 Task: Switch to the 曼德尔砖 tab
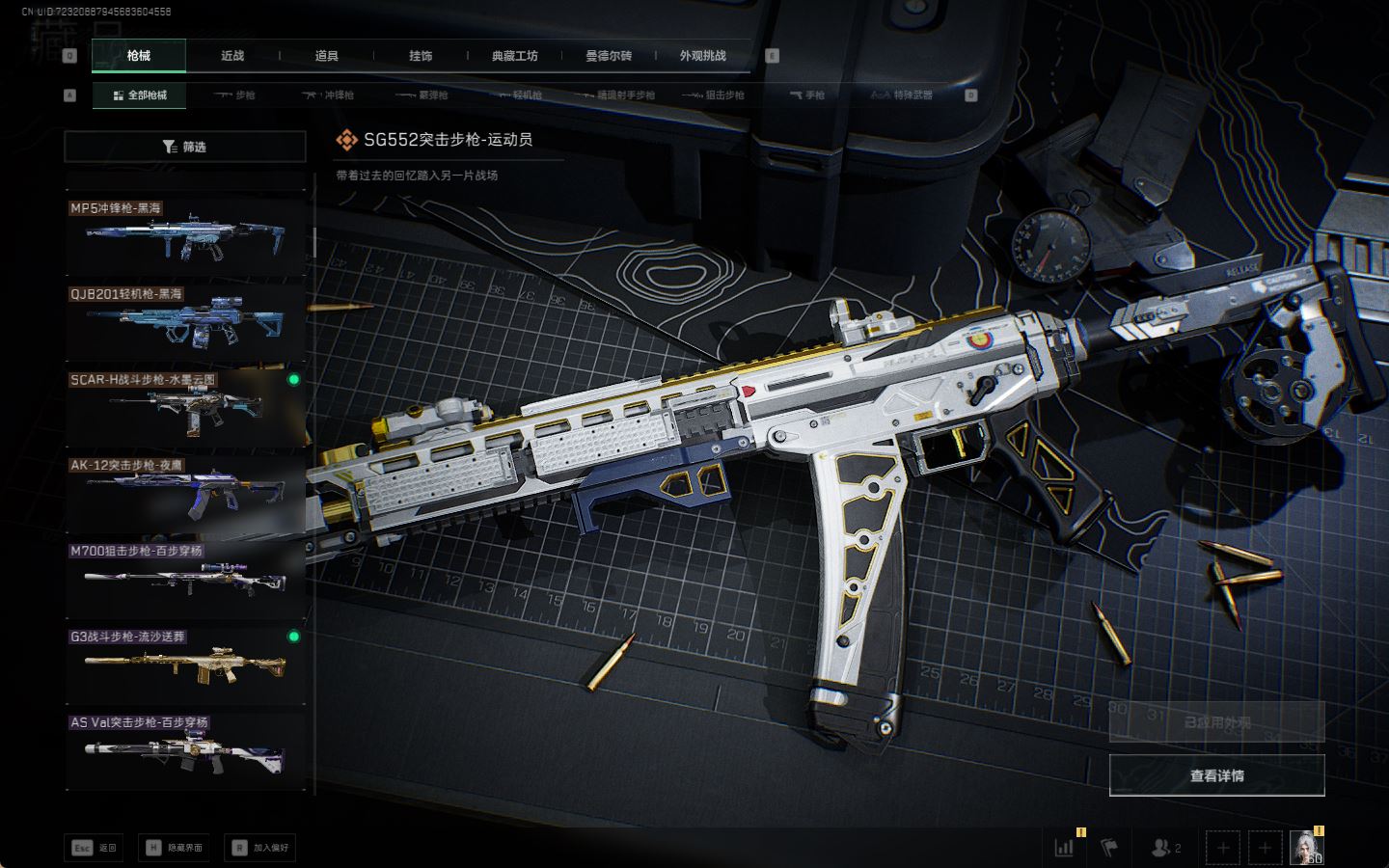[609, 56]
